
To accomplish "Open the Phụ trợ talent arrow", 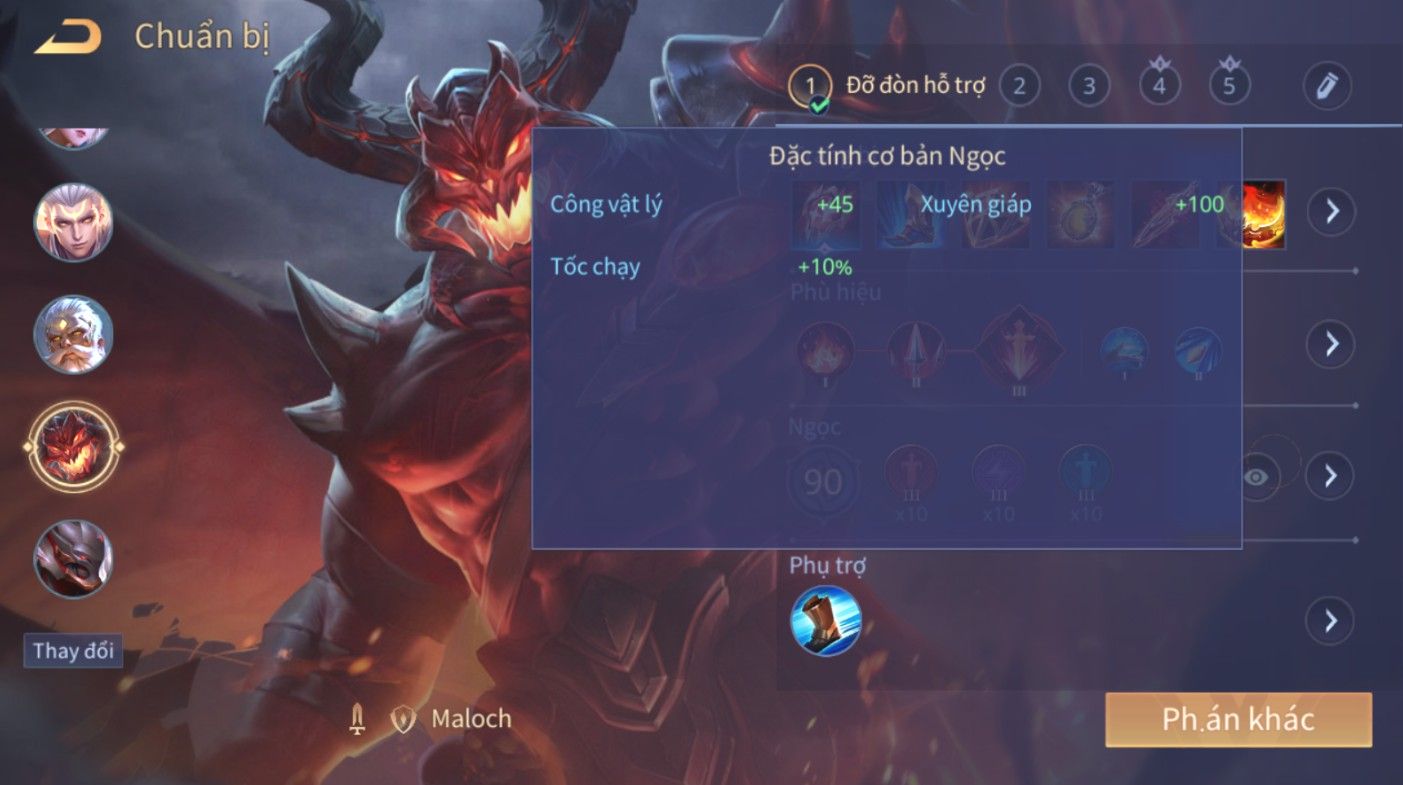I will tap(1331, 621).
